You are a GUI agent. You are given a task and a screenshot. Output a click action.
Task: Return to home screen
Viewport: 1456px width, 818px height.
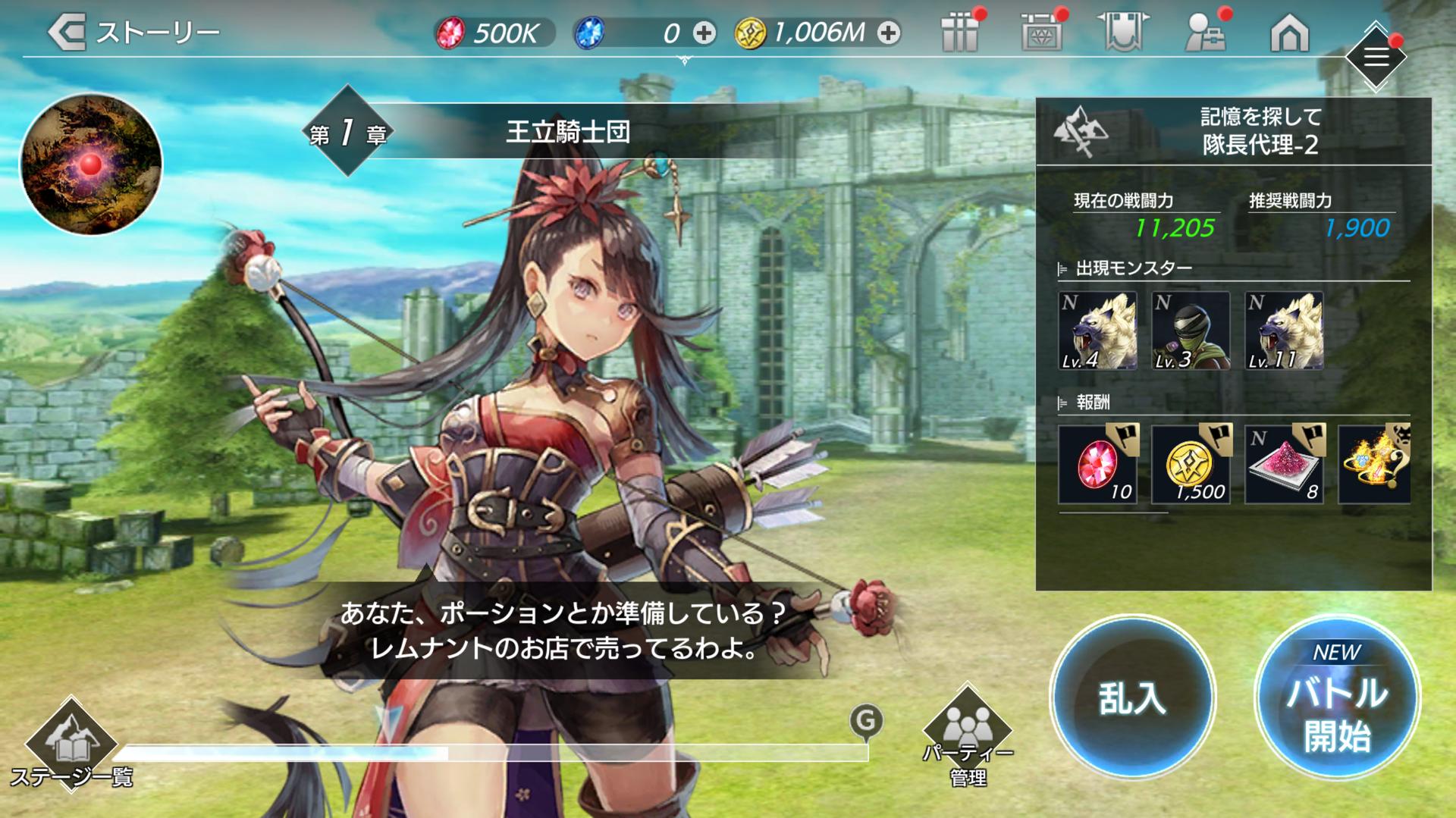coord(1289,33)
